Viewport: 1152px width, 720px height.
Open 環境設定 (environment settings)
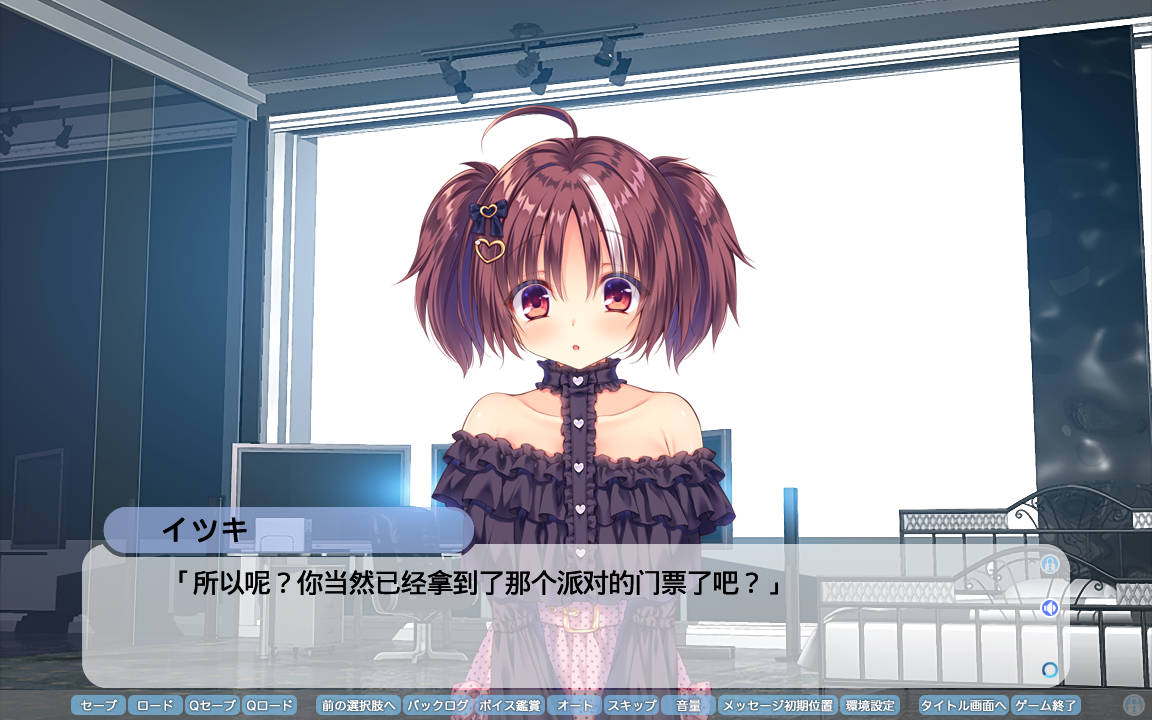tap(869, 705)
